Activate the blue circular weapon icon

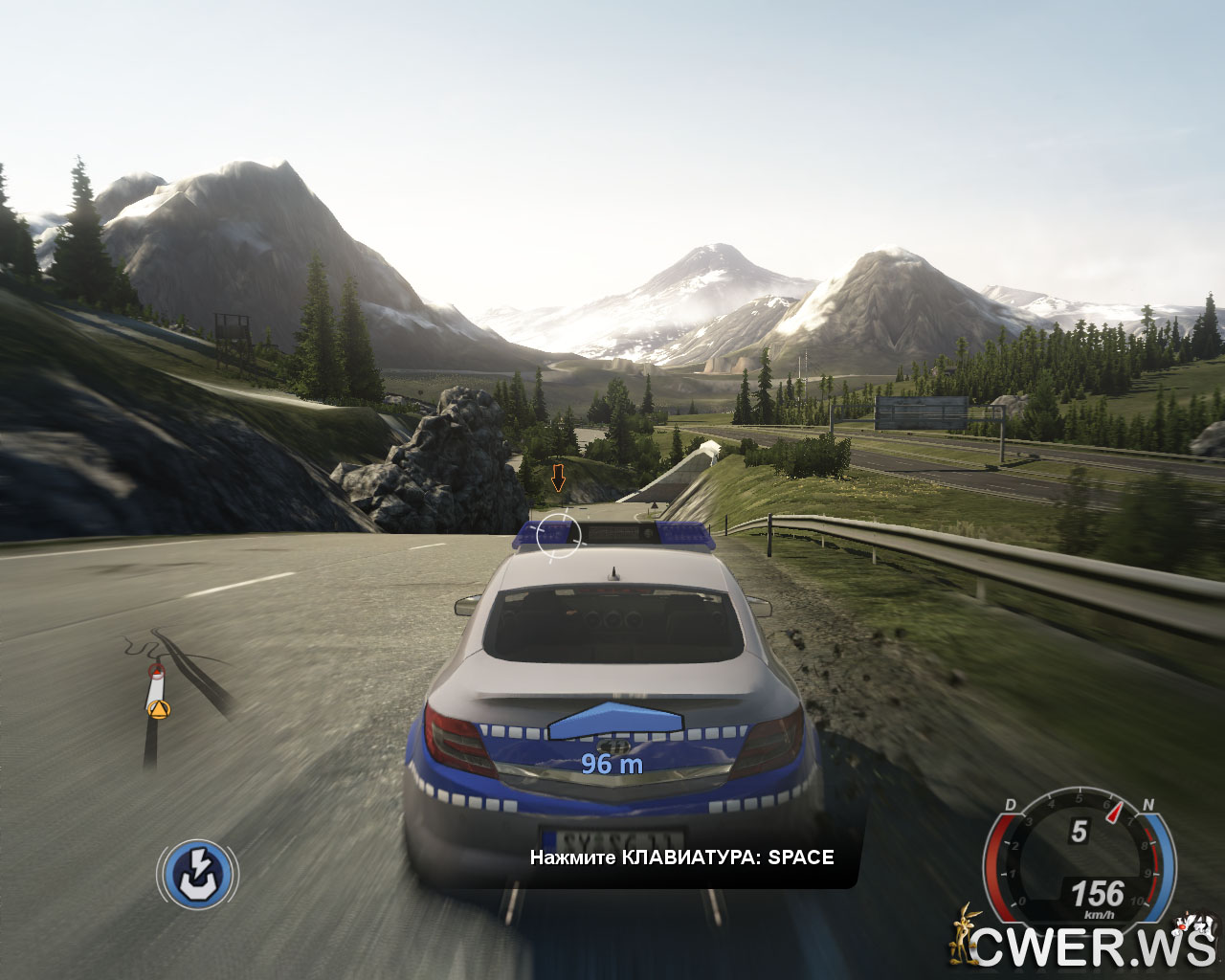[x=198, y=874]
